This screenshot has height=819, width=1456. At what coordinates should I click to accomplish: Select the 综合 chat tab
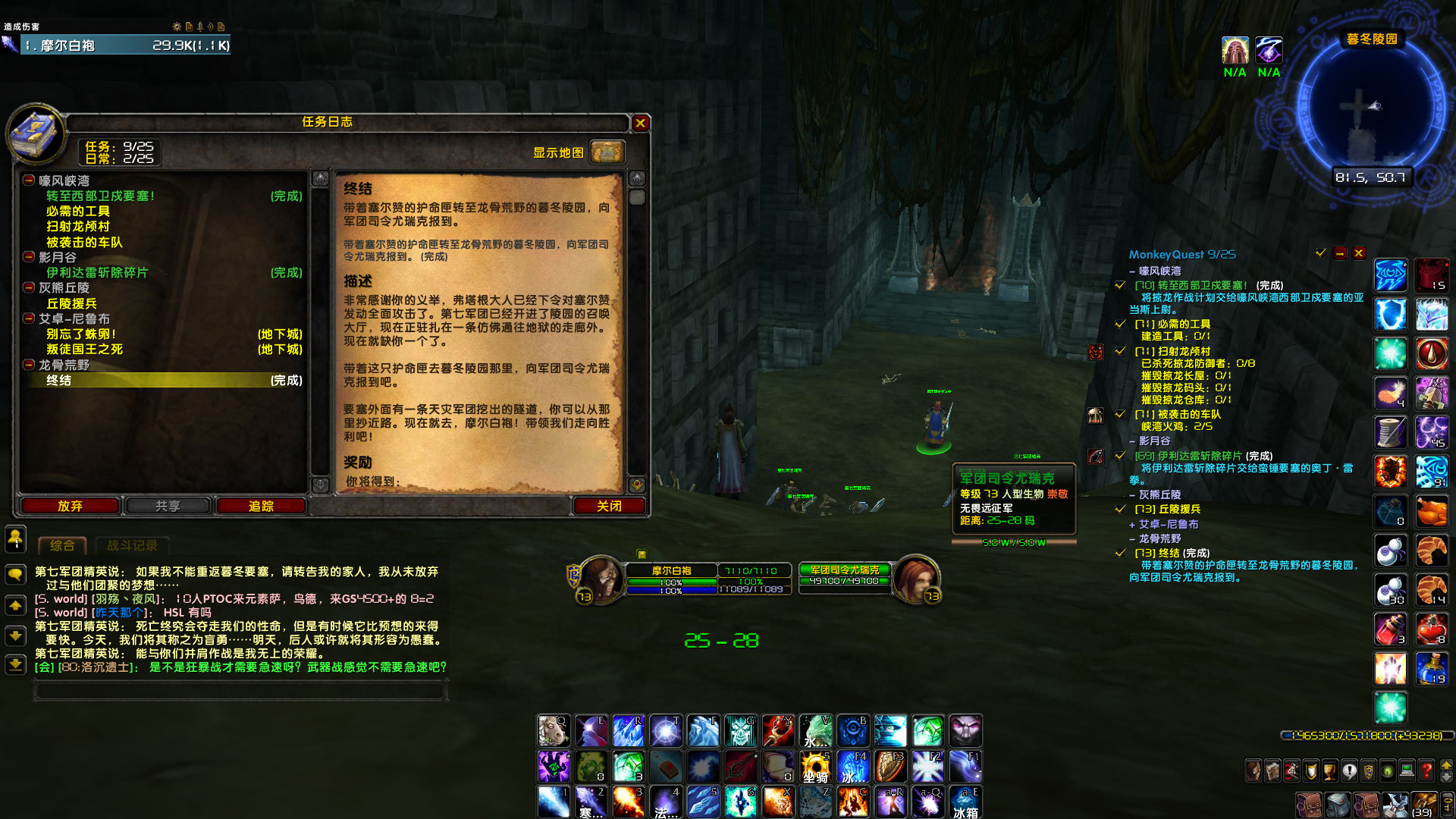tap(62, 544)
